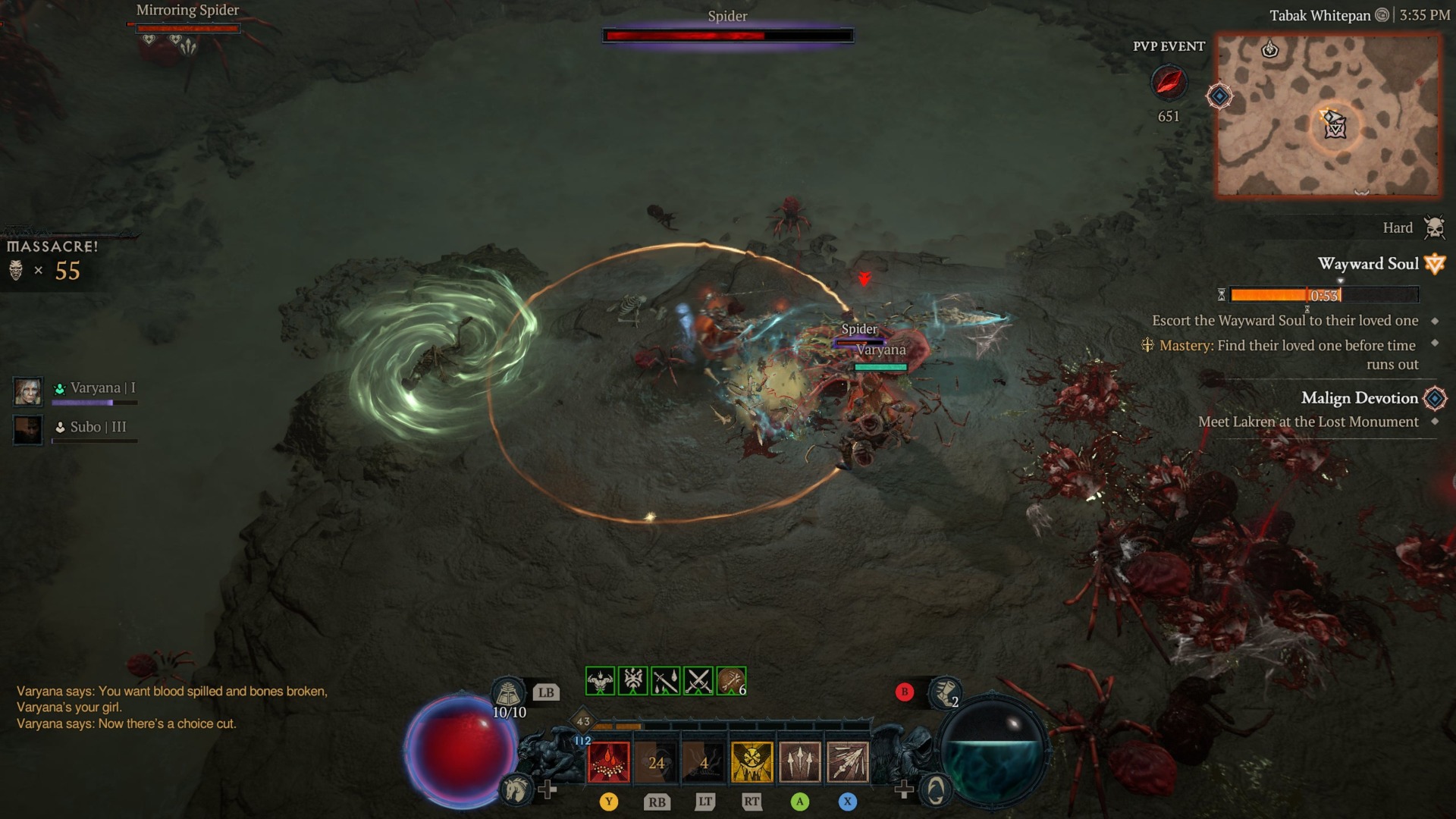Activate the skill bound to RT with golden banner
Screen dimensions: 1456x819
pos(752,761)
